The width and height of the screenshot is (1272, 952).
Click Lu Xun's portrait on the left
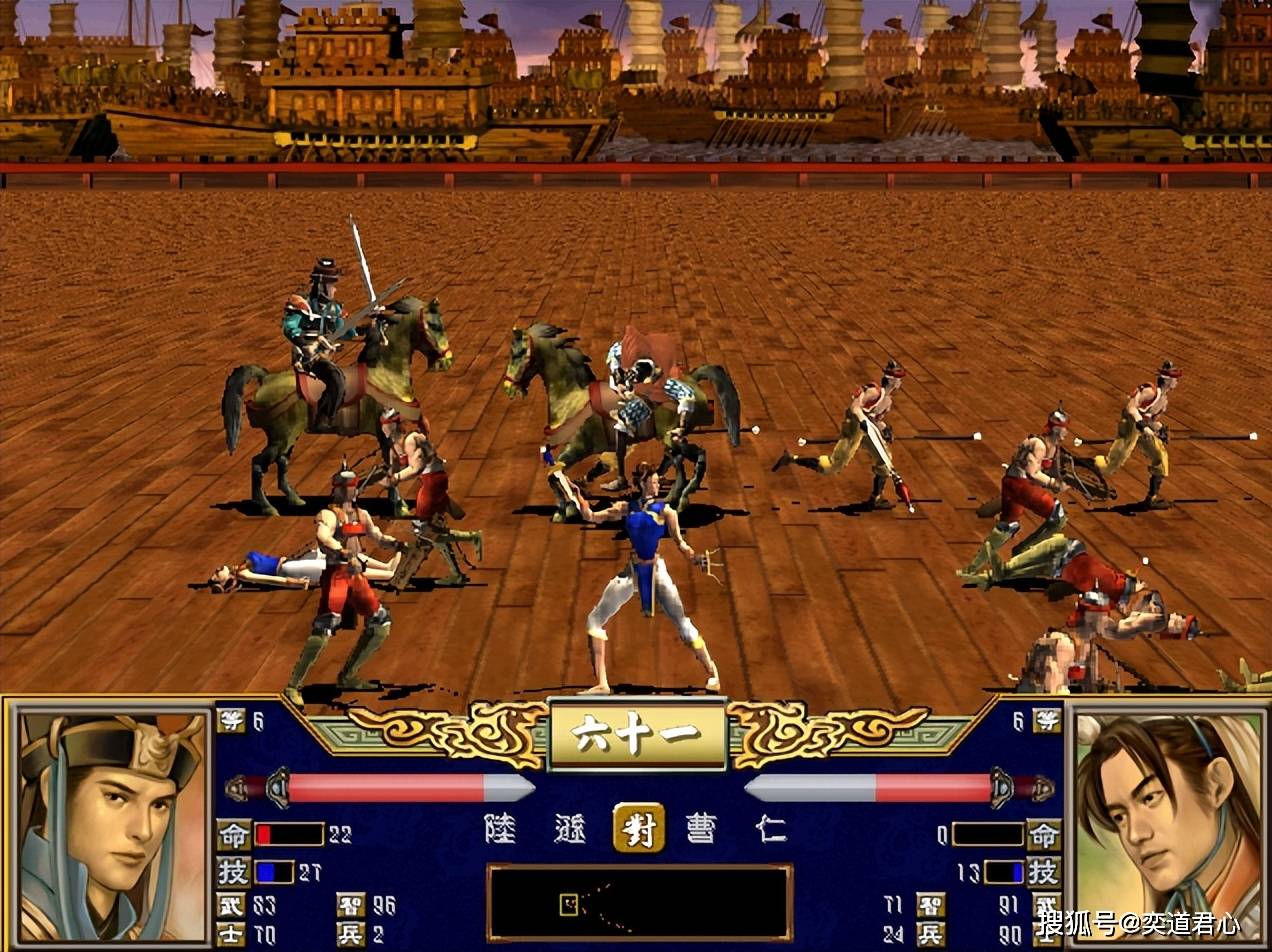click(x=110, y=825)
